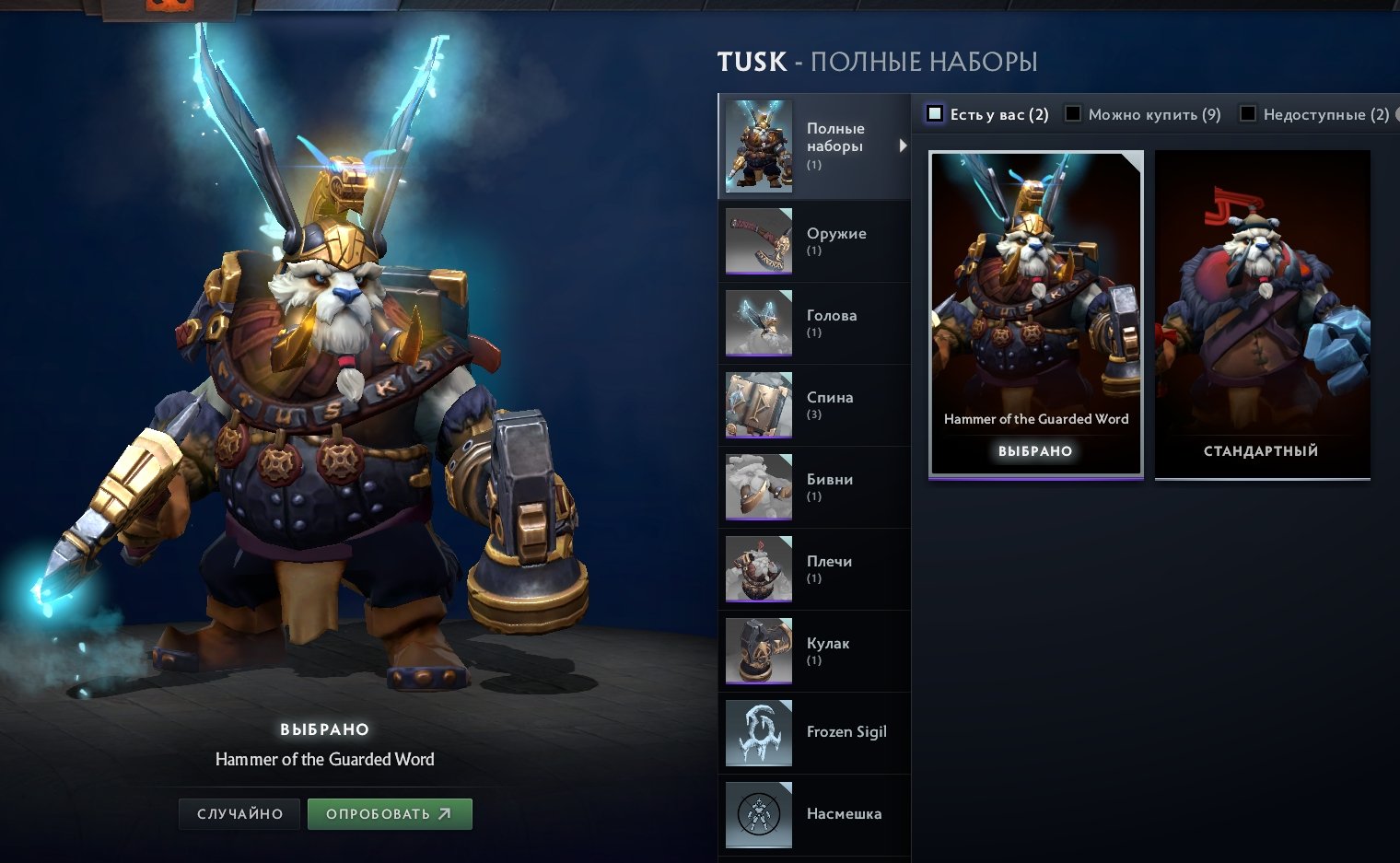Select the Голова head slot icon

click(x=759, y=323)
